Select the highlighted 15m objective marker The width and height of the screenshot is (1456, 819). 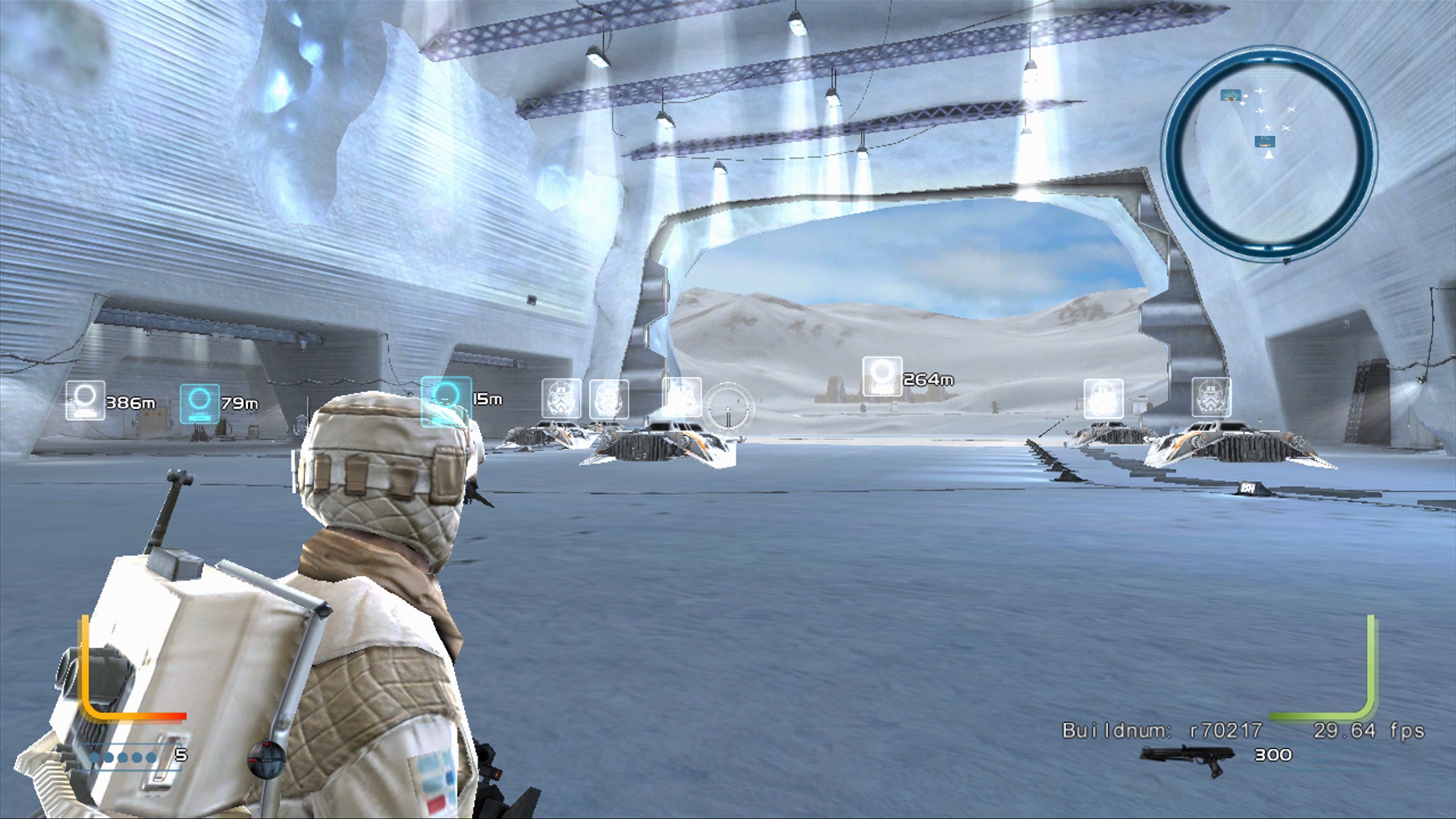pos(443,398)
